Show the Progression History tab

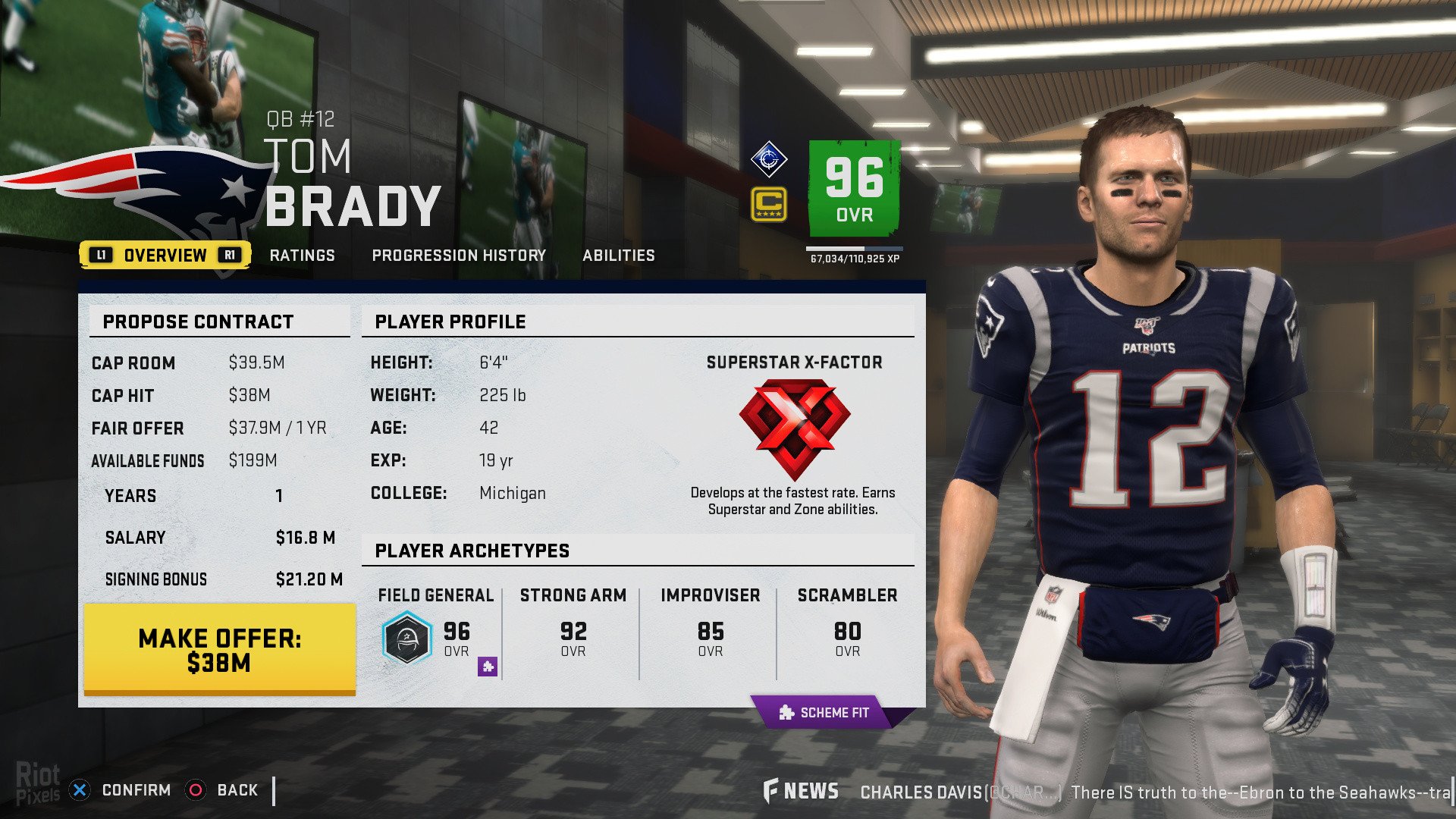point(459,256)
